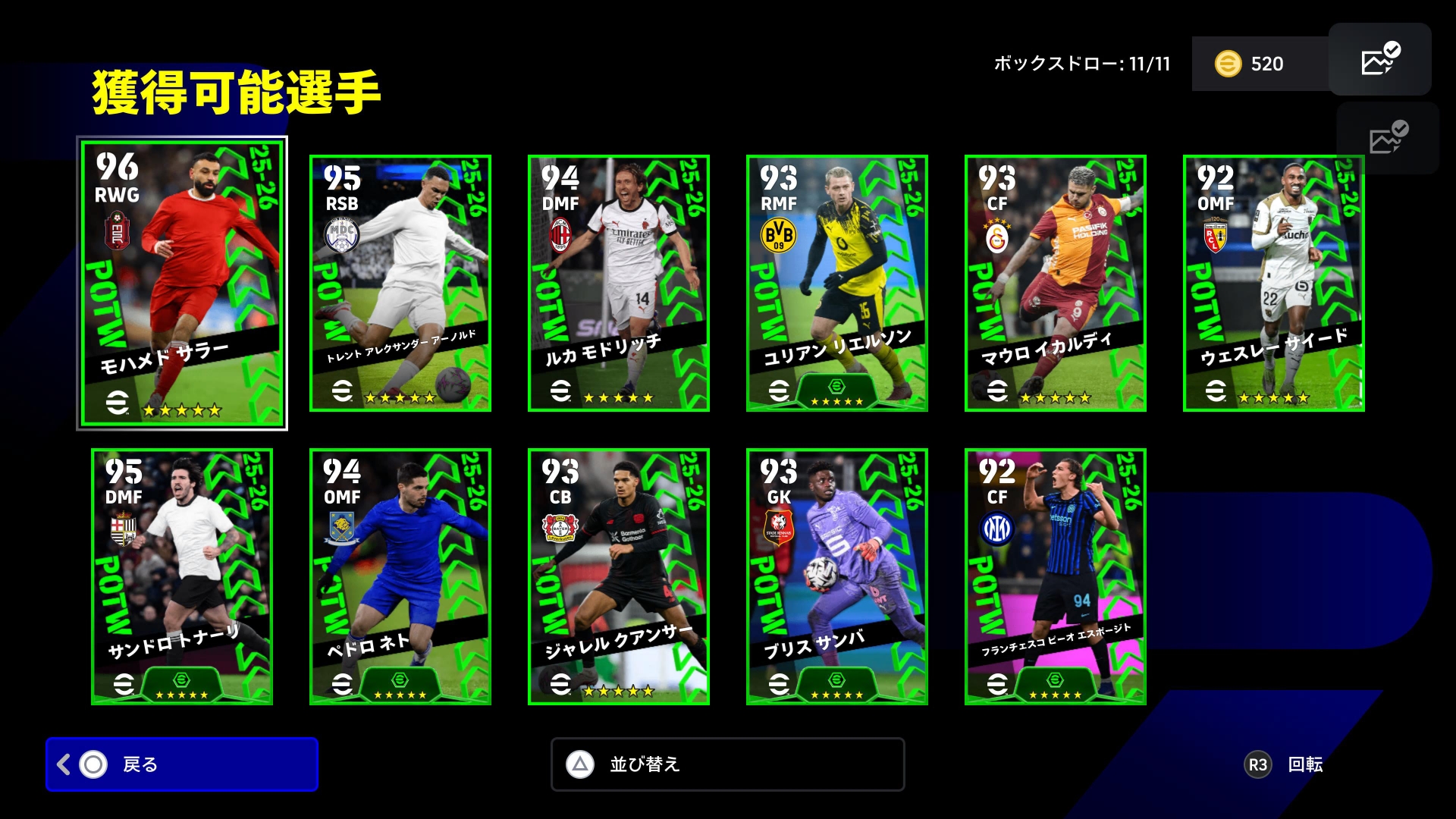The image size is (1456, 819).
Task: Select the Julian Ryerson Dortmund card
Action: coord(837,283)
